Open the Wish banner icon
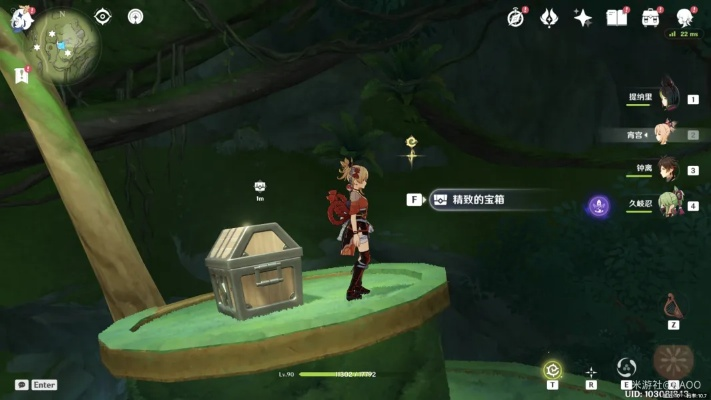The width and height of the screenshot is (711, 400). tap(549, 17)
